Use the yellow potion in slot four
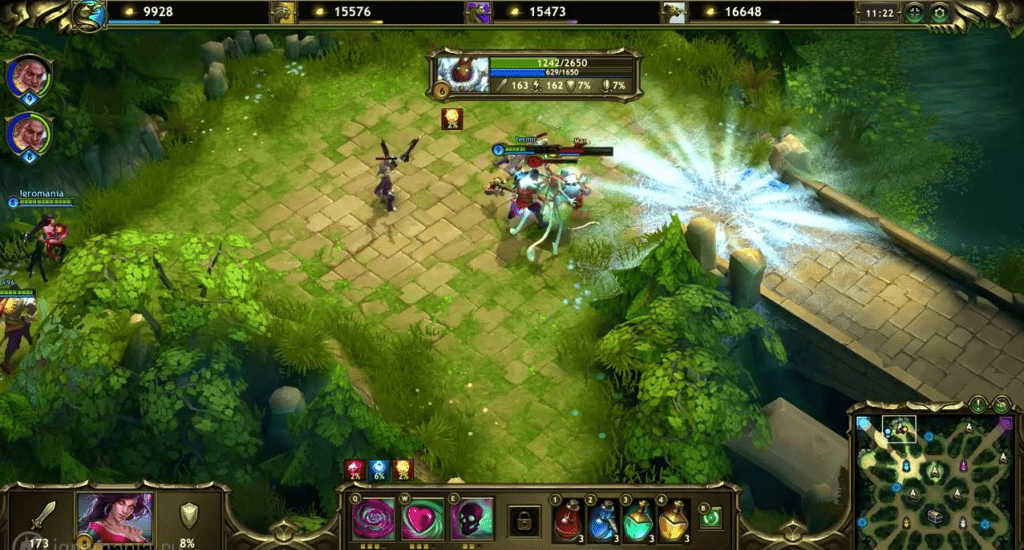 (x=673, y=520)
